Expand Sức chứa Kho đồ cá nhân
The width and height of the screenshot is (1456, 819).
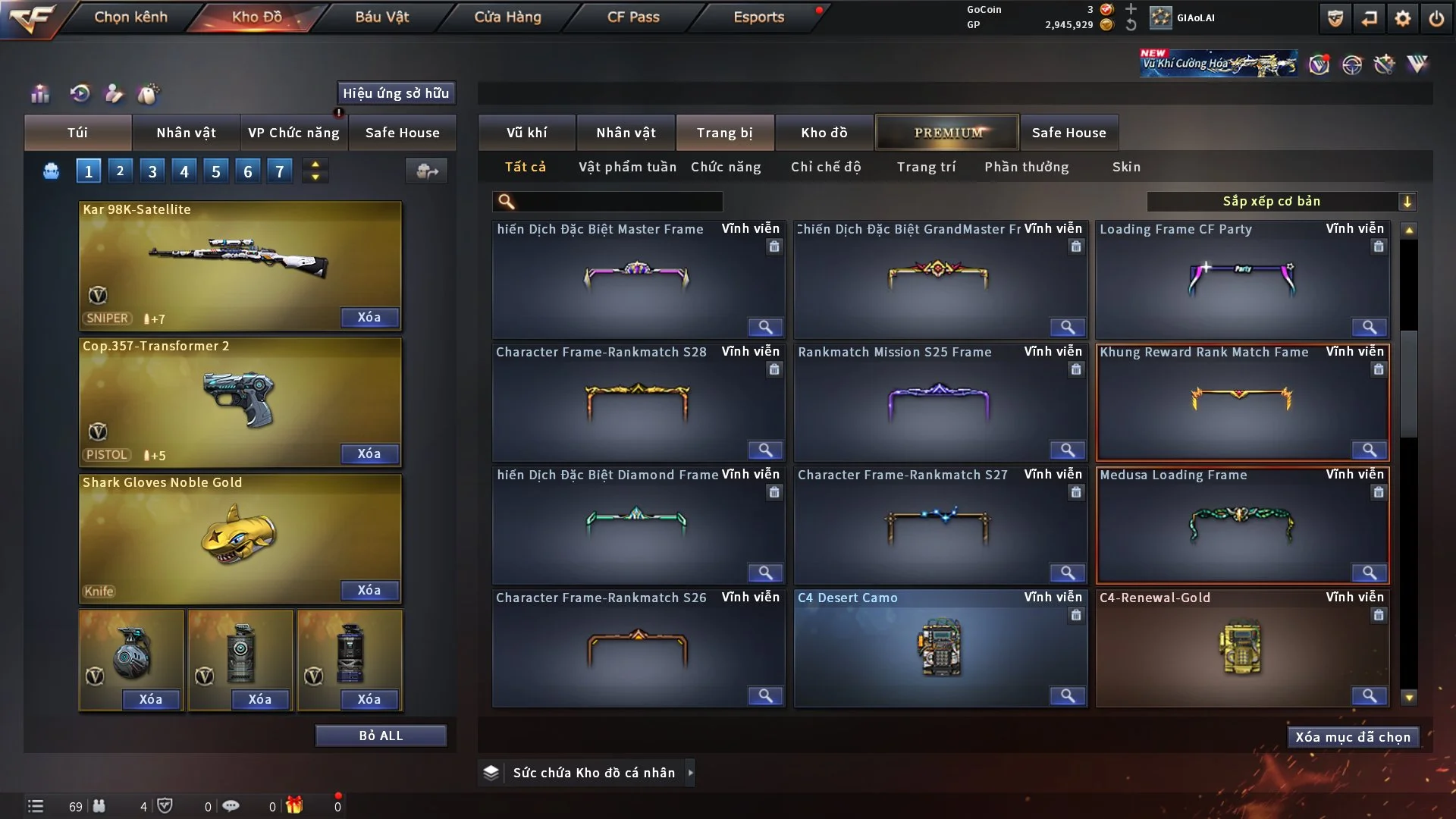[x=690, y=773]
